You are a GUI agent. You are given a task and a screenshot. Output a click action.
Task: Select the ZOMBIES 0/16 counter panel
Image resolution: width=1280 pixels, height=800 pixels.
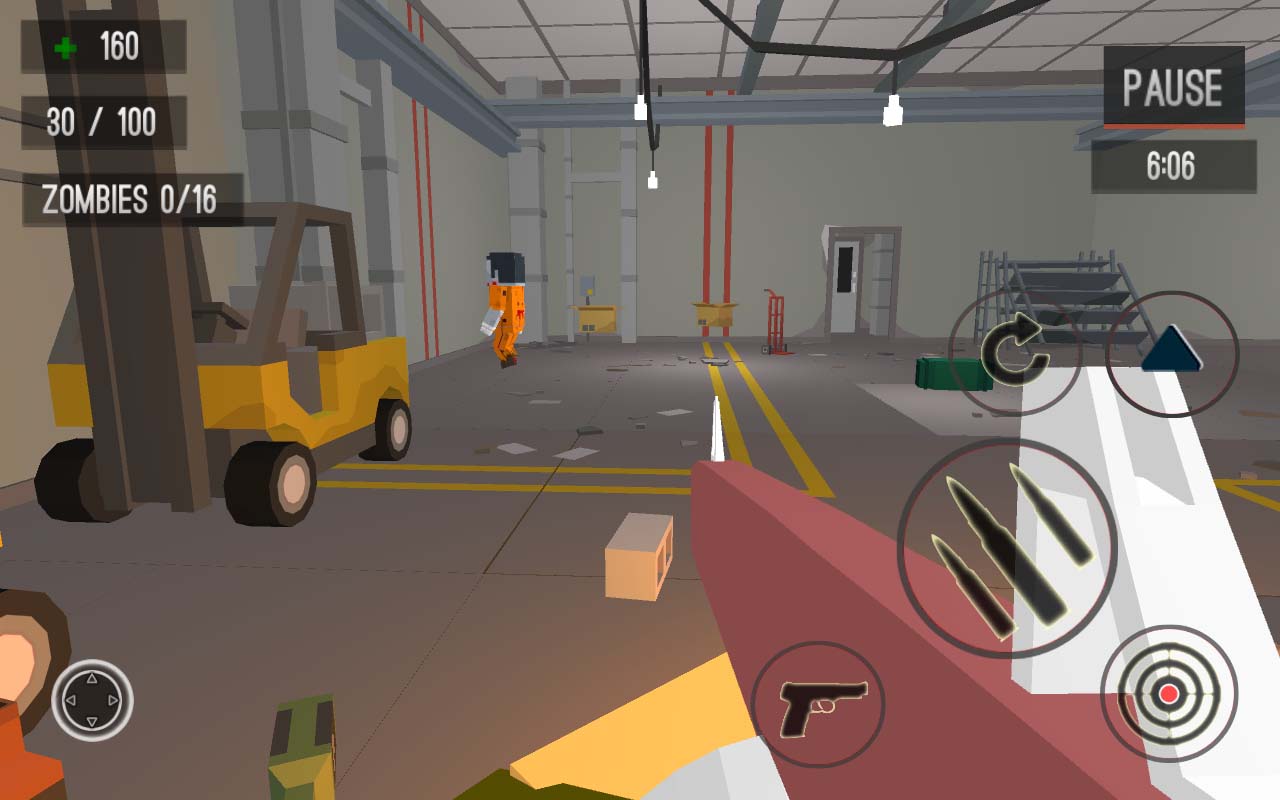click(x=130, y=198)
